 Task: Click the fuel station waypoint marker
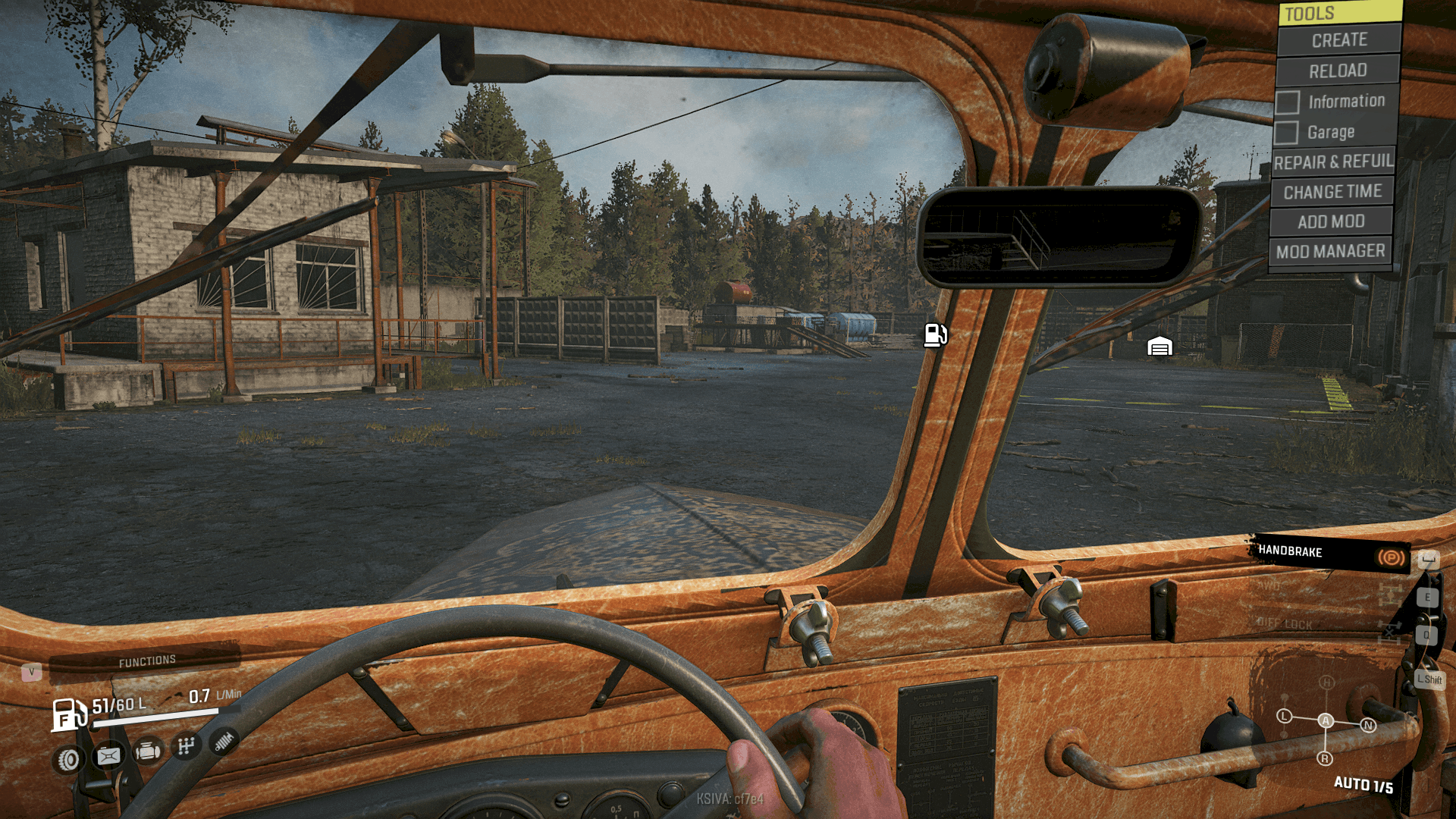pyautogui.click(x=935, y=334)
